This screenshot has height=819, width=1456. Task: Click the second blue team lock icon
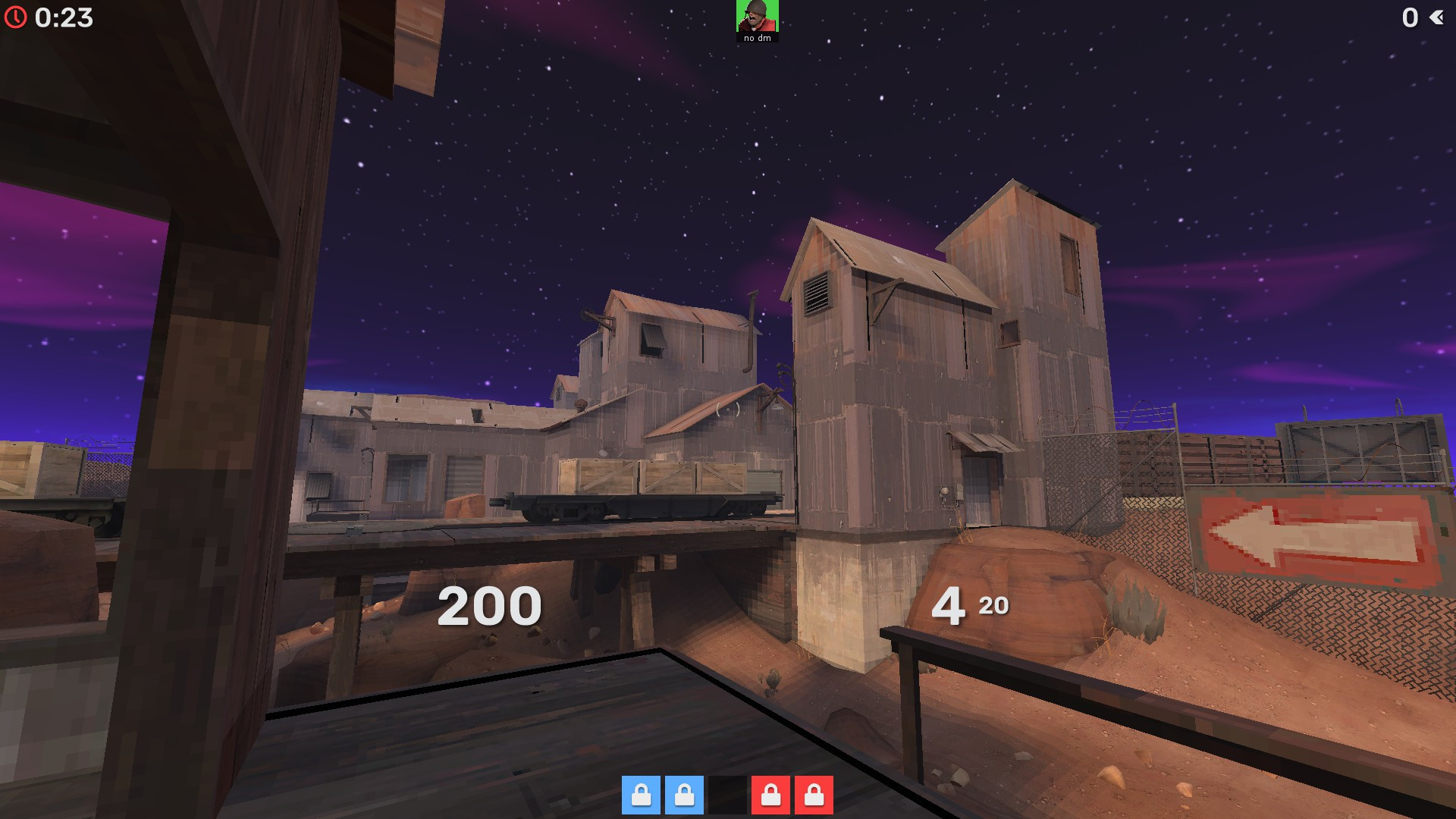[x=685, y=798]
